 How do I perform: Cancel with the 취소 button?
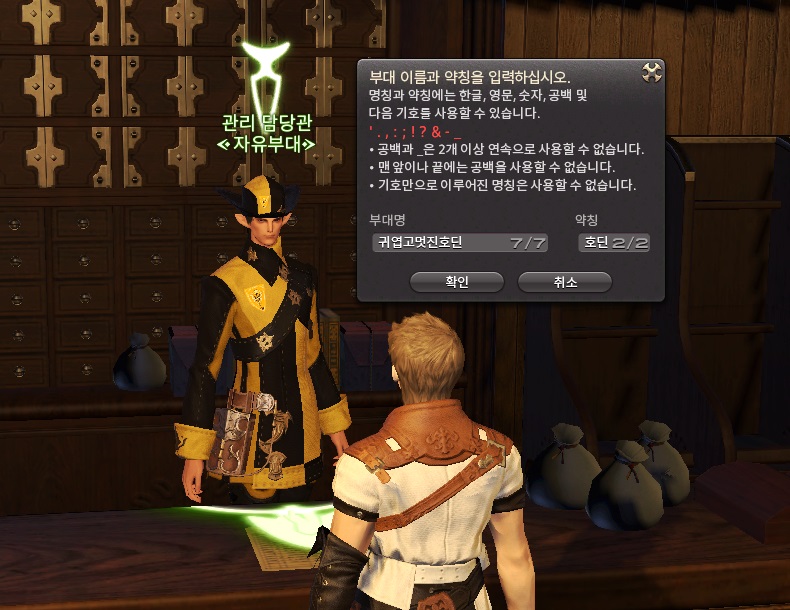pyautogui.click(x=564, y=283)
